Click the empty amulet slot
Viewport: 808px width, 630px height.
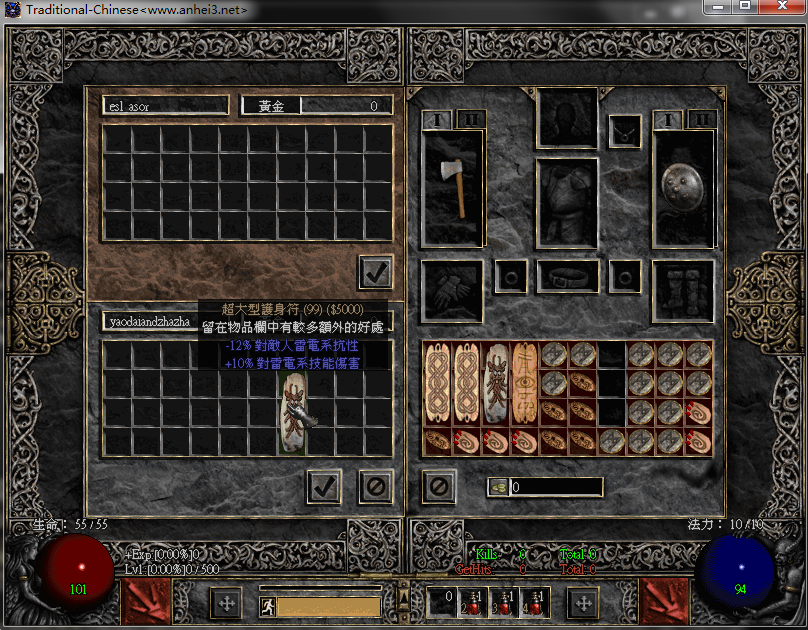[626, 129]
